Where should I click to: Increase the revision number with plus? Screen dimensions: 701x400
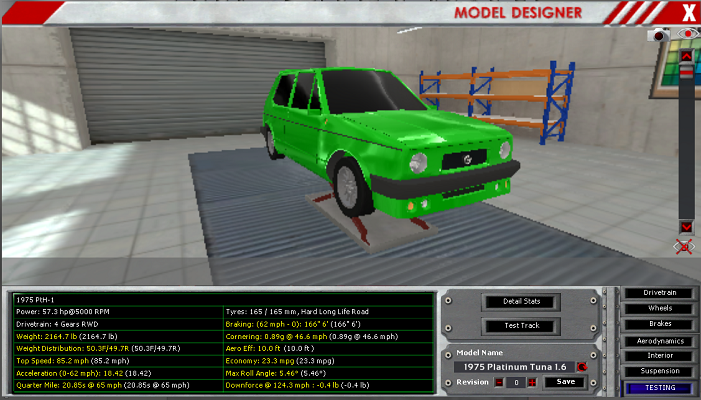(x=532, y=382)
